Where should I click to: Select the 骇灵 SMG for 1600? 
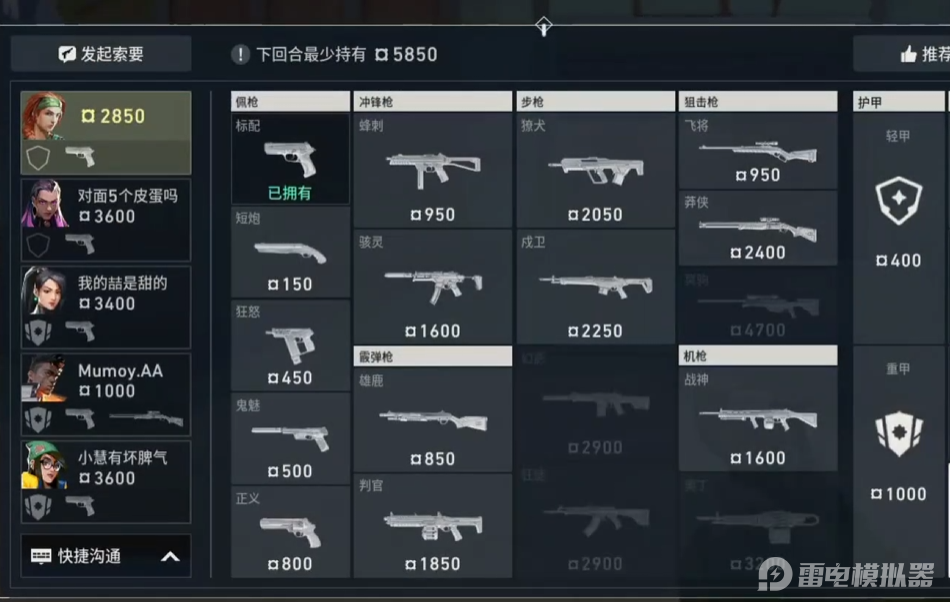click(432, 288)
